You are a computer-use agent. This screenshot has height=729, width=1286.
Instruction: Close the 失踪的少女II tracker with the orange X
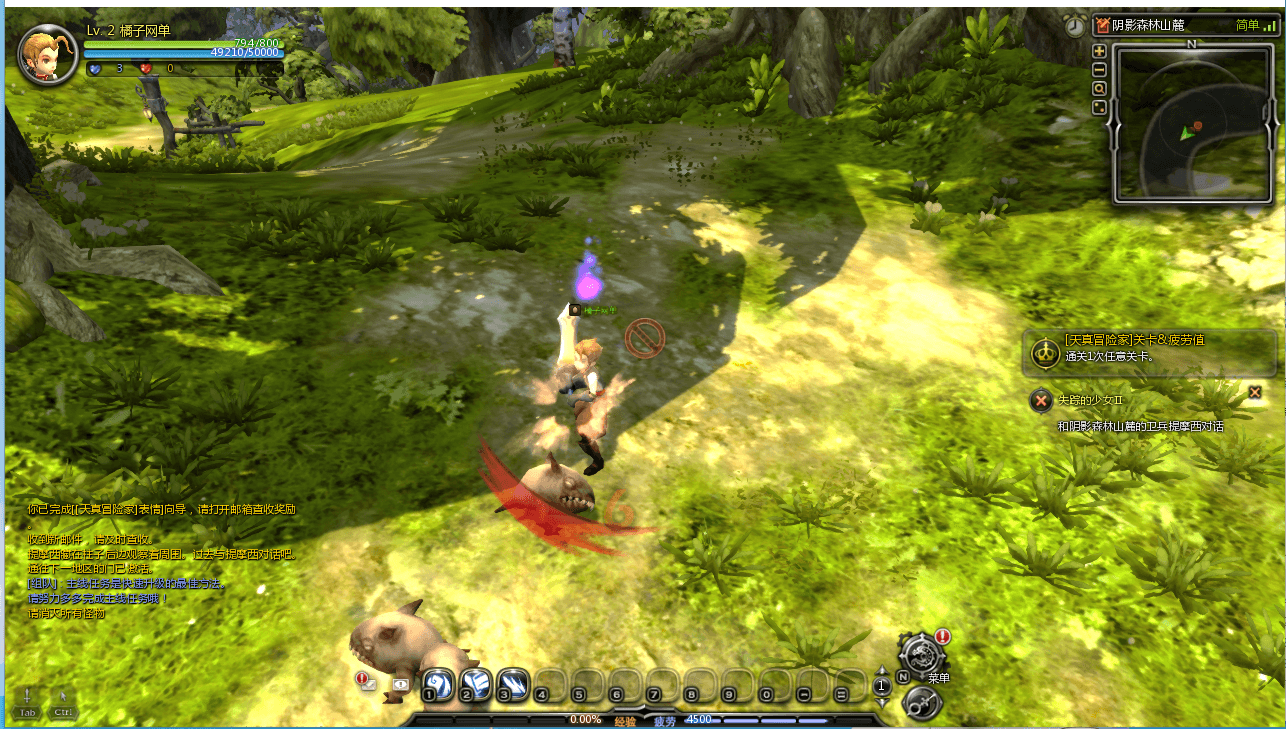point(1255,392)
